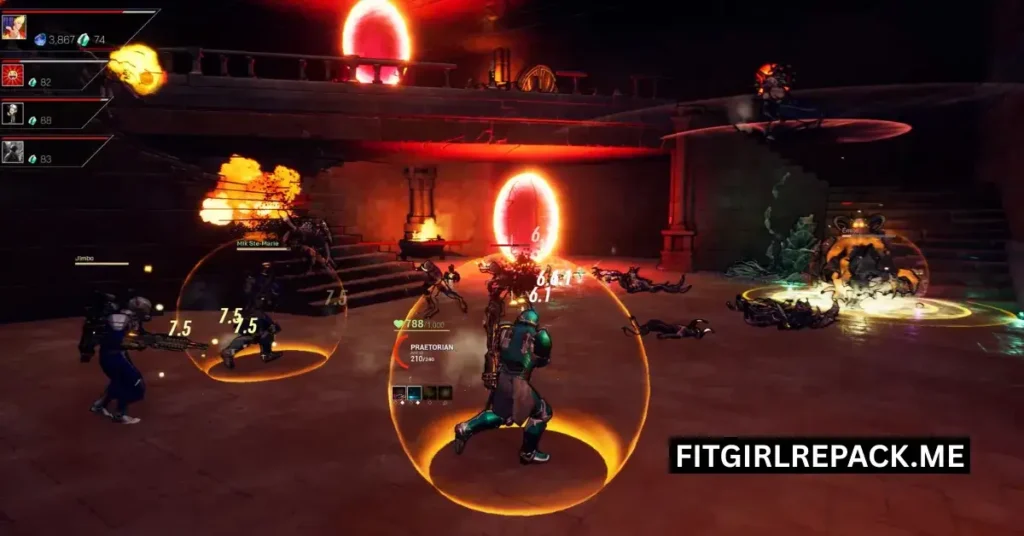The width and height of the screenshot is (1024, 536).
Task: Select the red grinning face teammate portrait
Action: pos(13,74)
